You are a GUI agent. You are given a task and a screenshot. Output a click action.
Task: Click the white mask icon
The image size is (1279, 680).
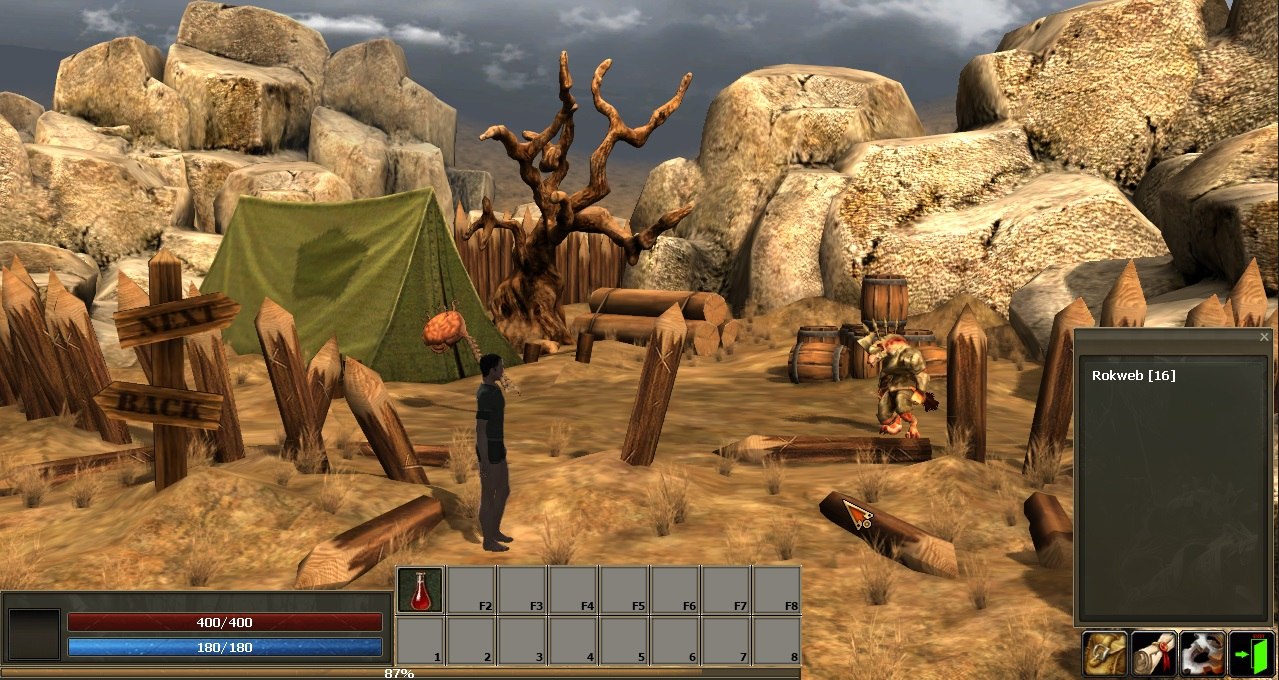(x=1202, y=654)
